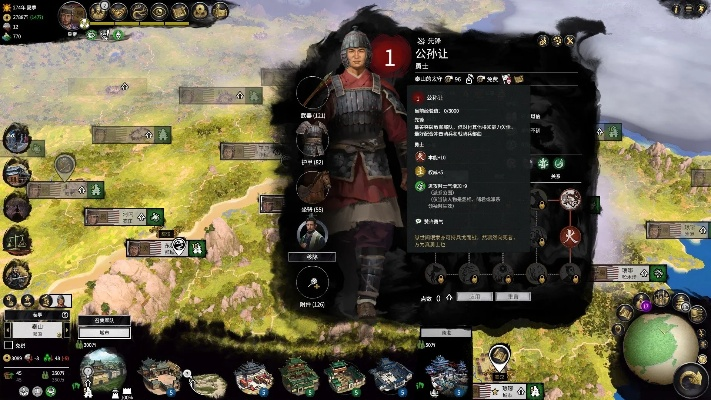Select the fire element skill node
This screenshot has height=400, width=711.
click(570, 238)
